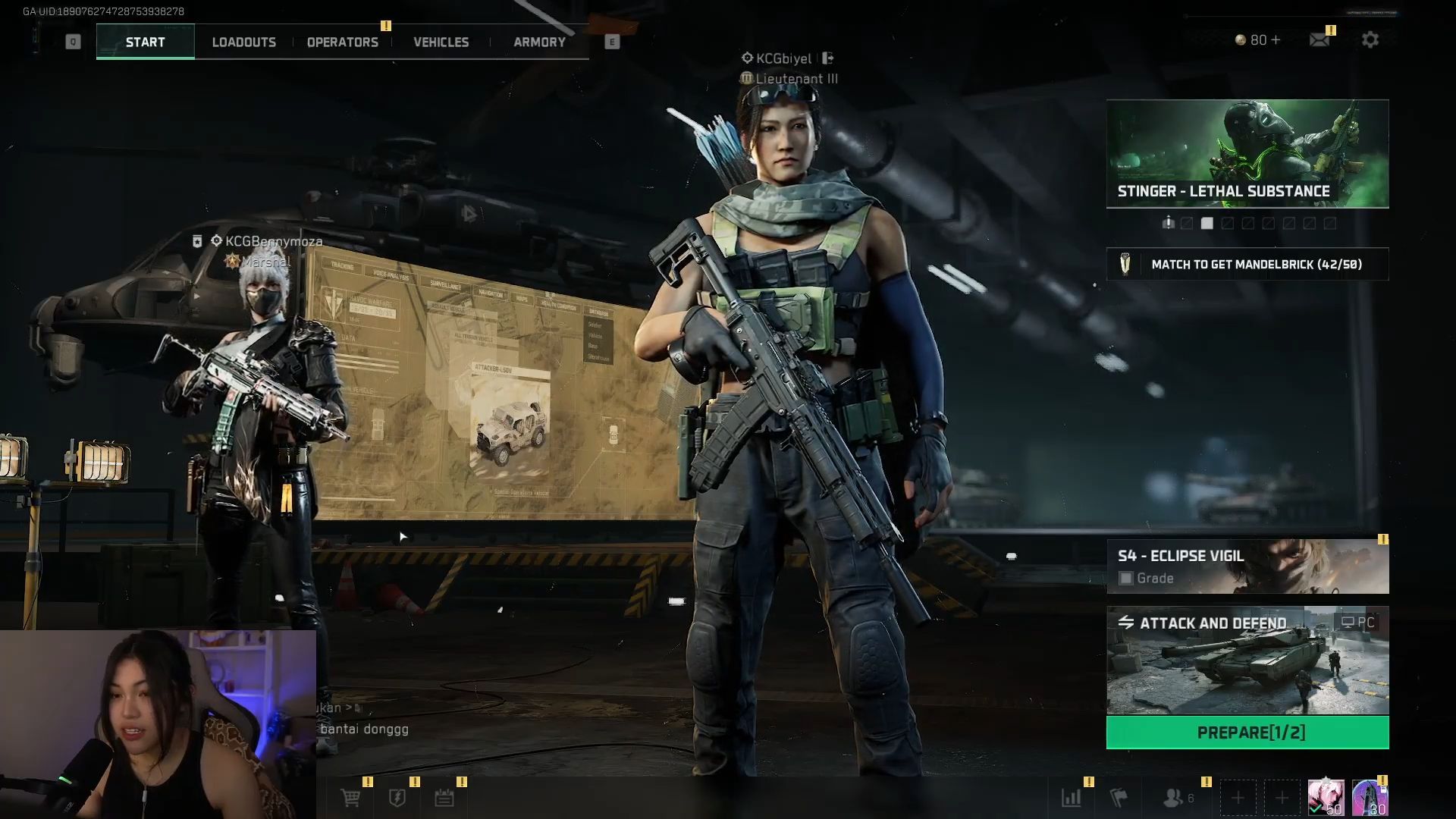1456x819 pixels.
Task: Switch to the Loadouts tab
Action: [x=243, y=42]
